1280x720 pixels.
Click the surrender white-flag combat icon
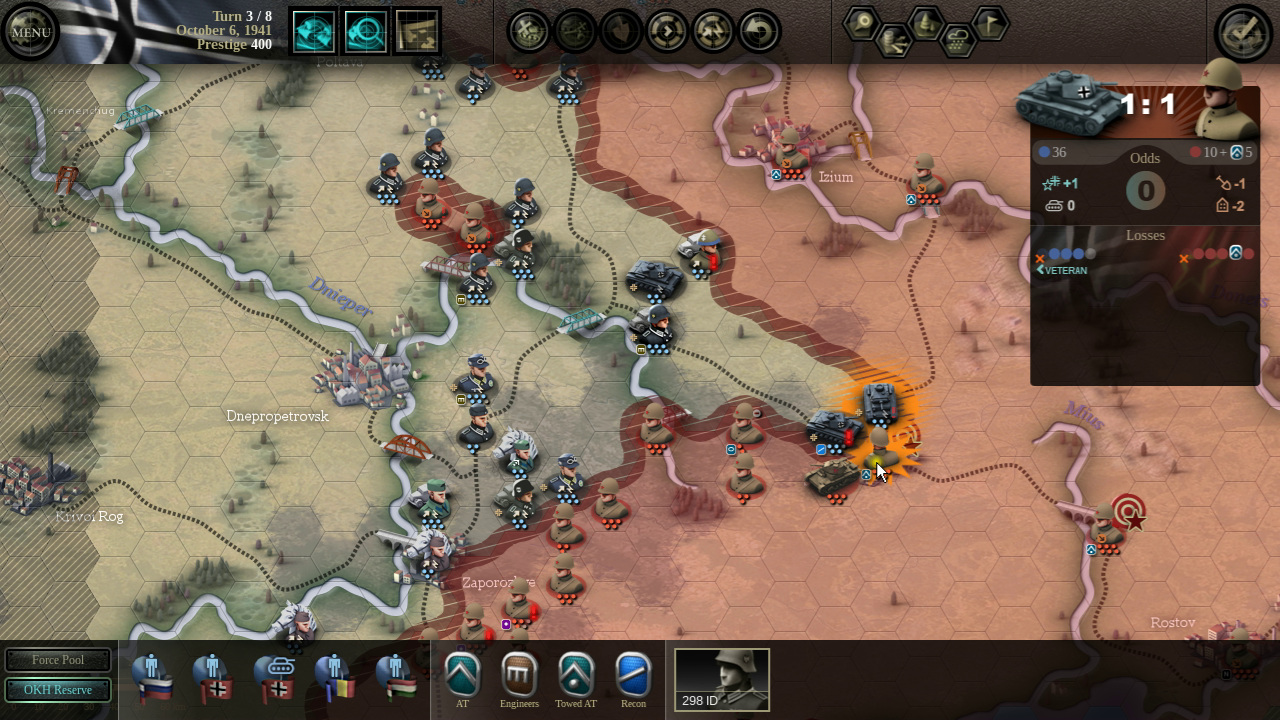[x=621, y=31]
